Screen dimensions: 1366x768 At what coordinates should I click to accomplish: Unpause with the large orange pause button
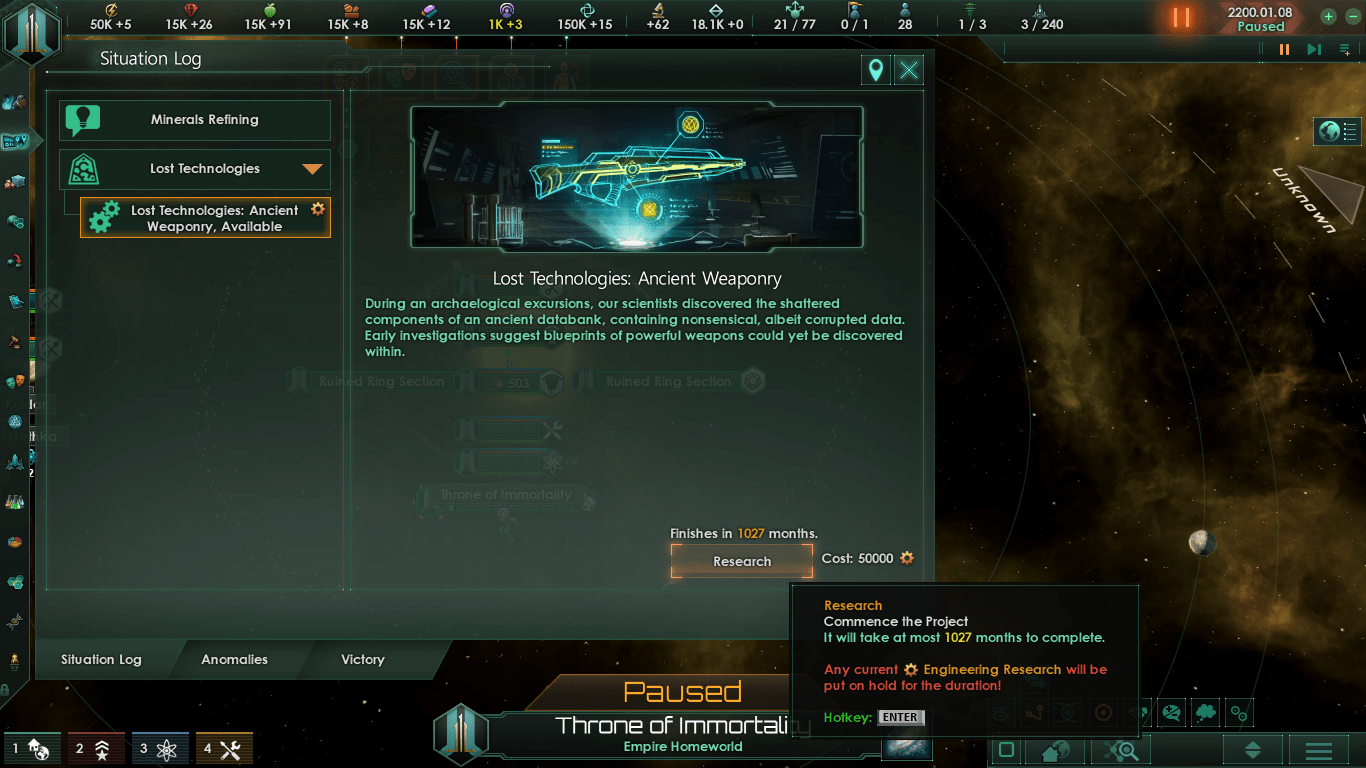pyautogui.click(x=1181, y=17)
